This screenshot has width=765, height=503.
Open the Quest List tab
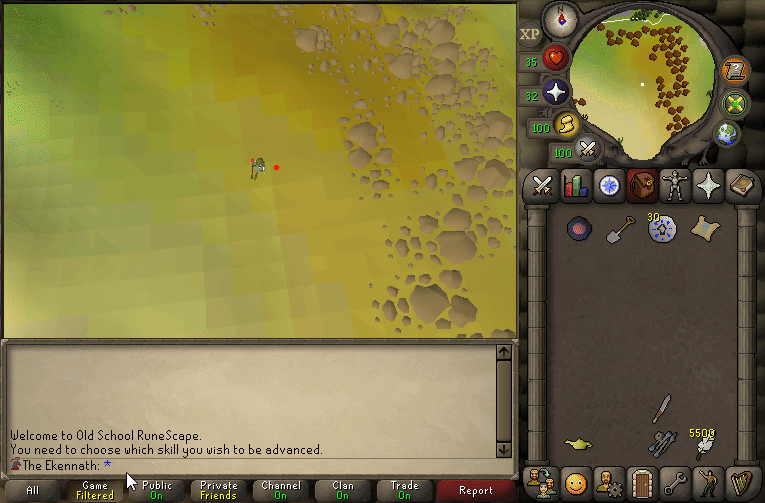608,186
